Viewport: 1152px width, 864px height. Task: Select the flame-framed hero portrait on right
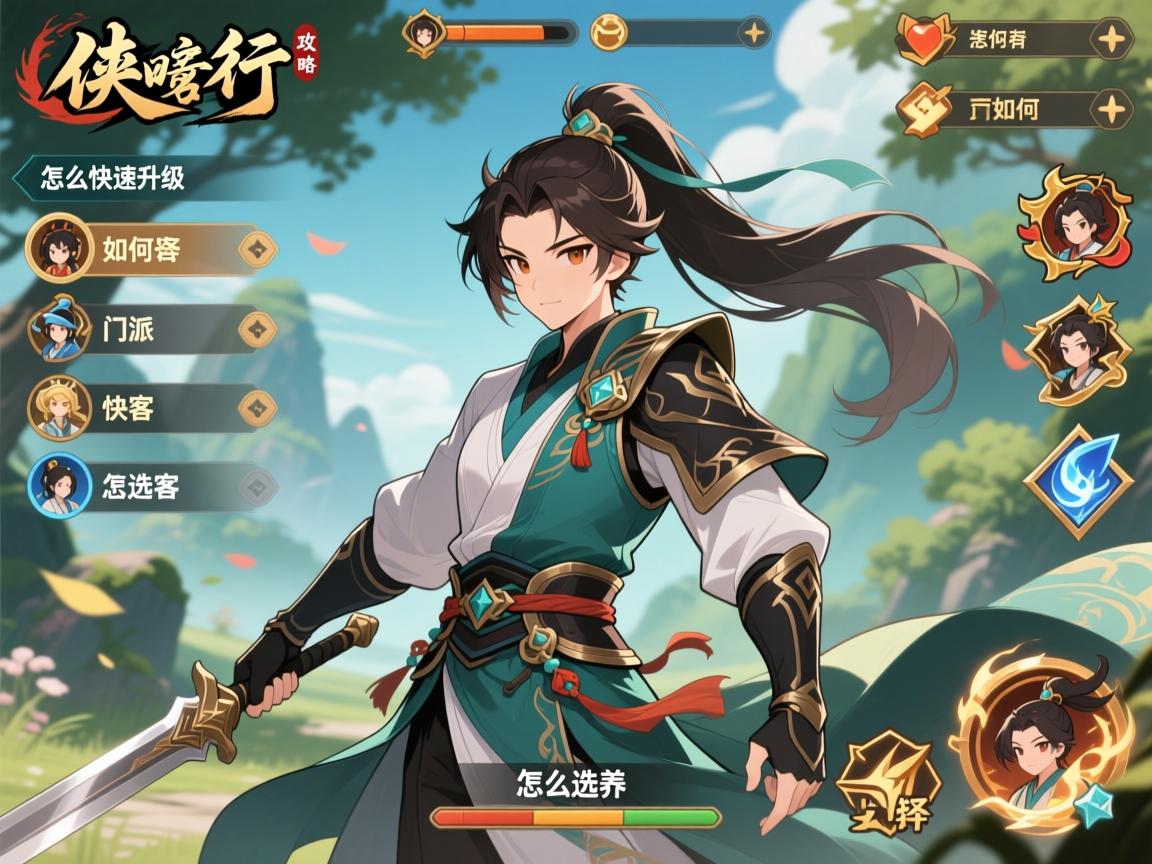[1075, 222]
